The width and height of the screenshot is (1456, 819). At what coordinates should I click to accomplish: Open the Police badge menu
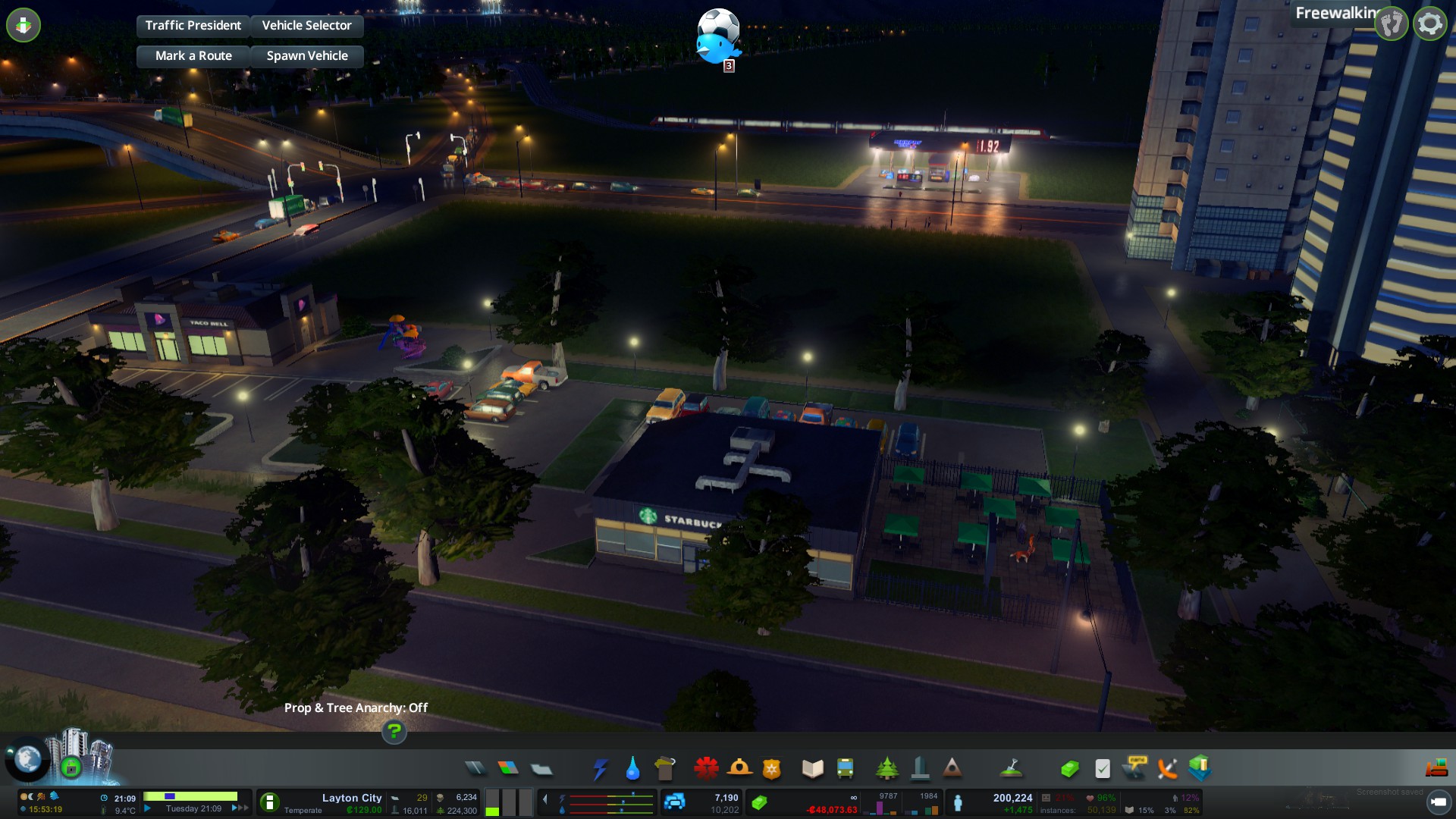(x=771, y=769)
